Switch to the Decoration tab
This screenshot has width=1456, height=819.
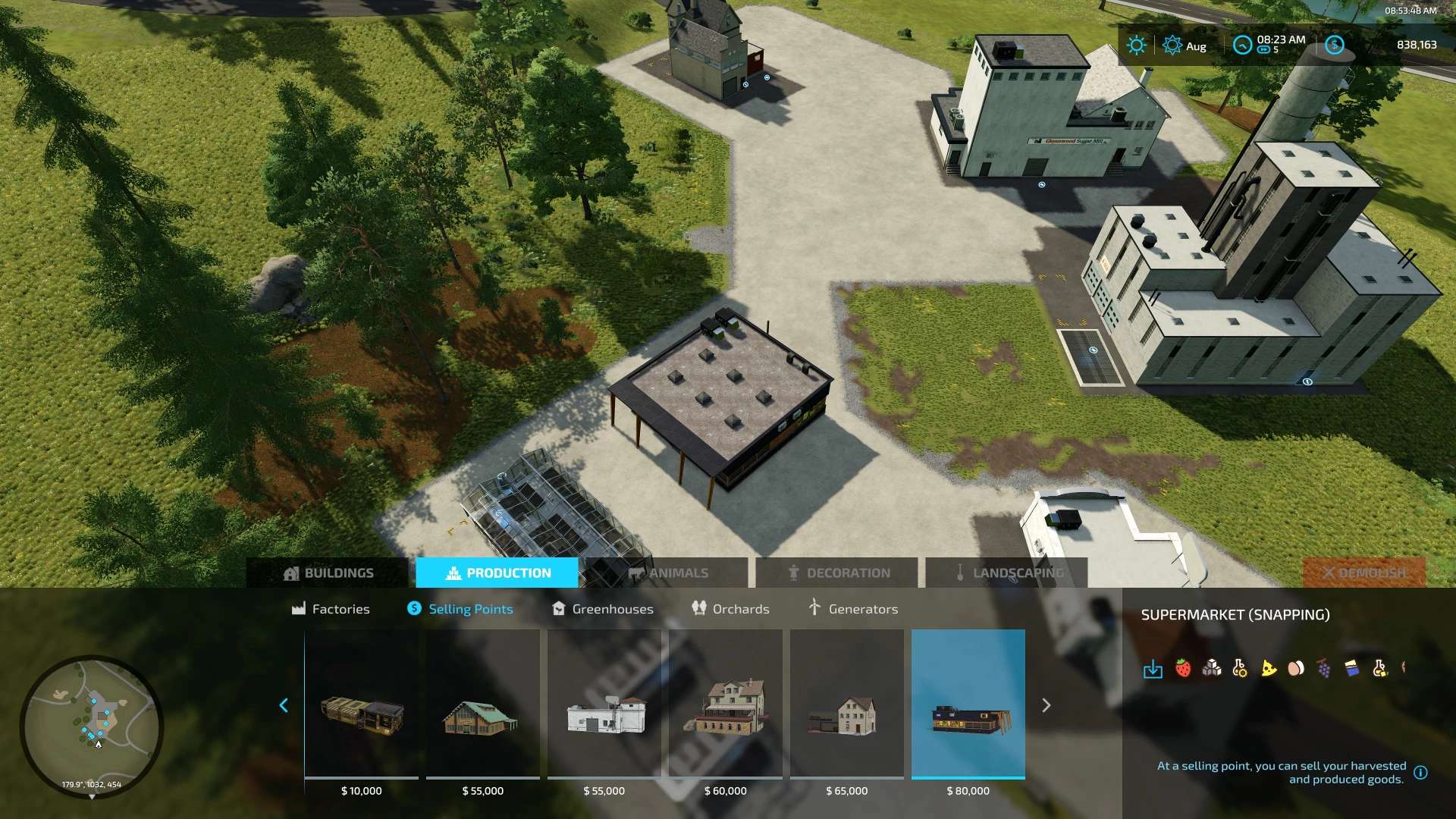coord(838,573)
